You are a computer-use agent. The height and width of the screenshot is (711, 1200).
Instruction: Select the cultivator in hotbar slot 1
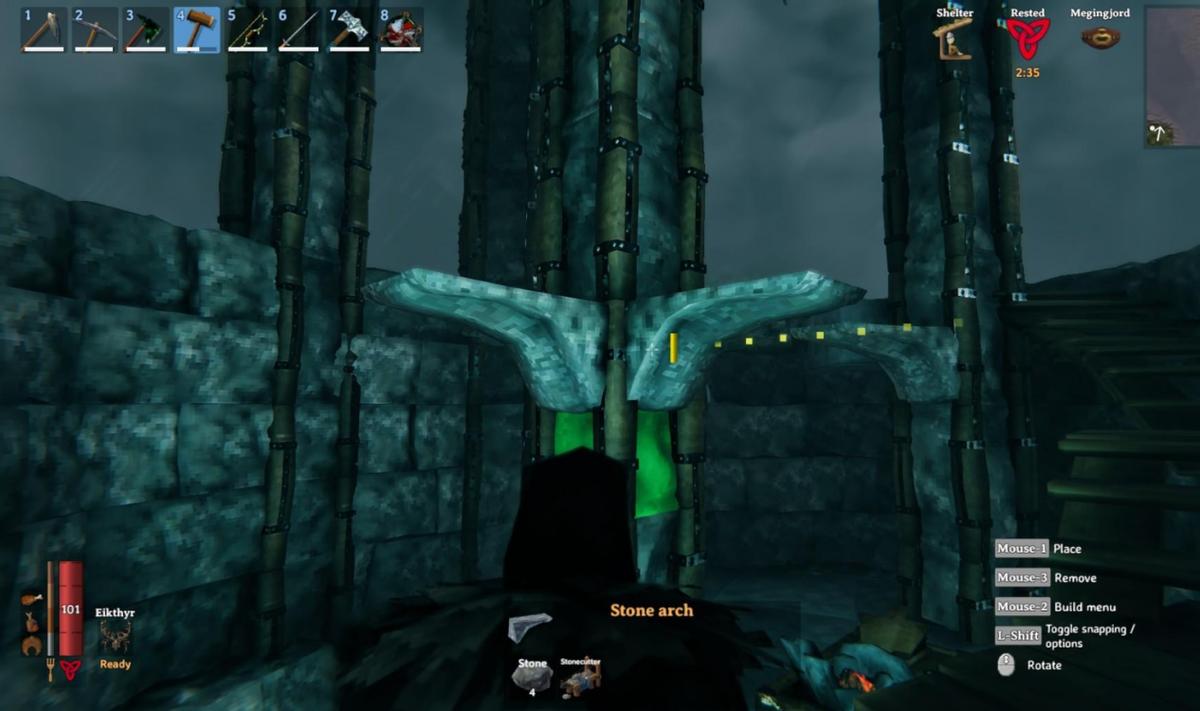[x=44, y=30]
